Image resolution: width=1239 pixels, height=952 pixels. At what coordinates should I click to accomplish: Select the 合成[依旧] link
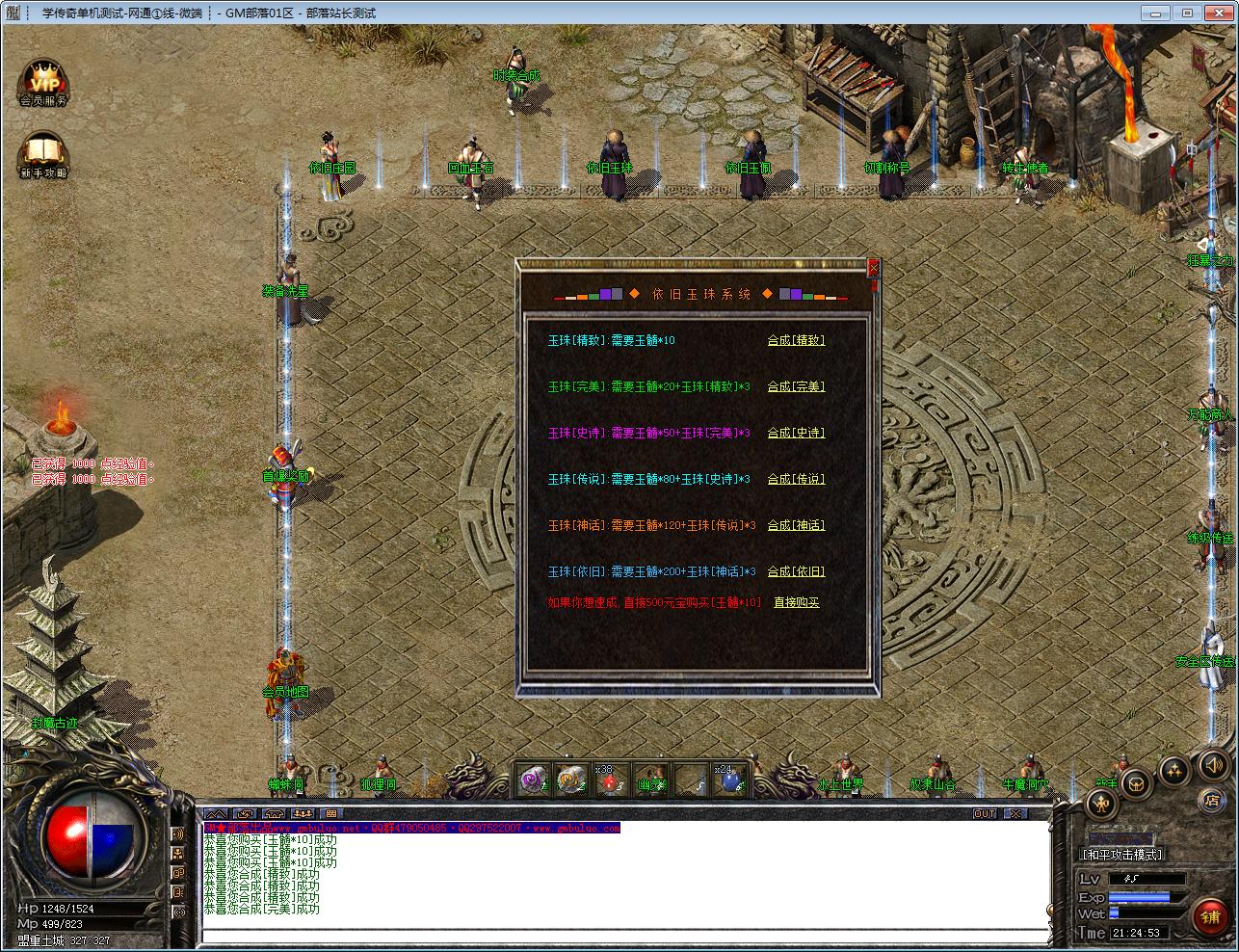[796, 571]
